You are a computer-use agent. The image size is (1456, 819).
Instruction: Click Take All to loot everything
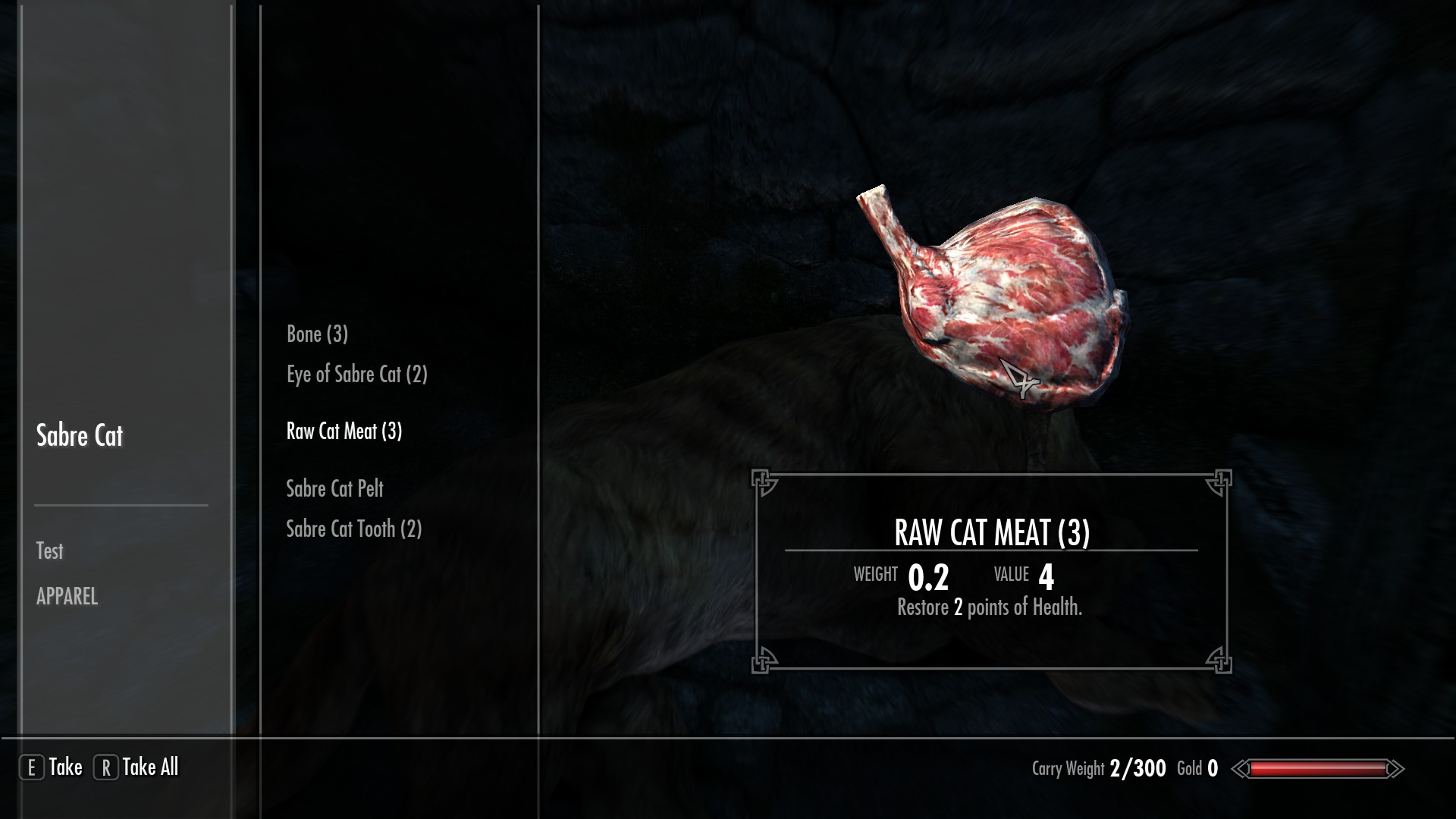136,767
